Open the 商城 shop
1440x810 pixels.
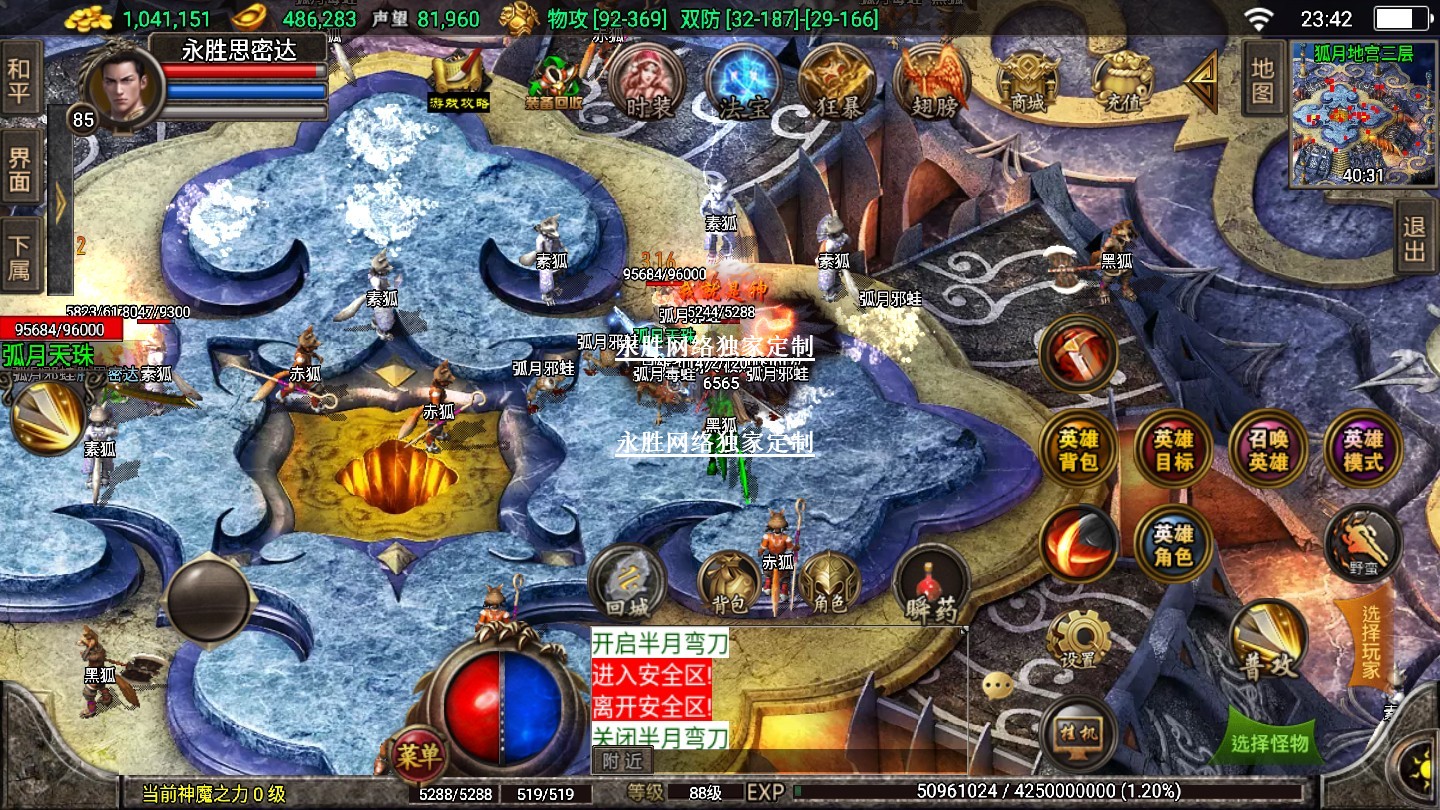pyautogui.click(x=1027, y=82)
